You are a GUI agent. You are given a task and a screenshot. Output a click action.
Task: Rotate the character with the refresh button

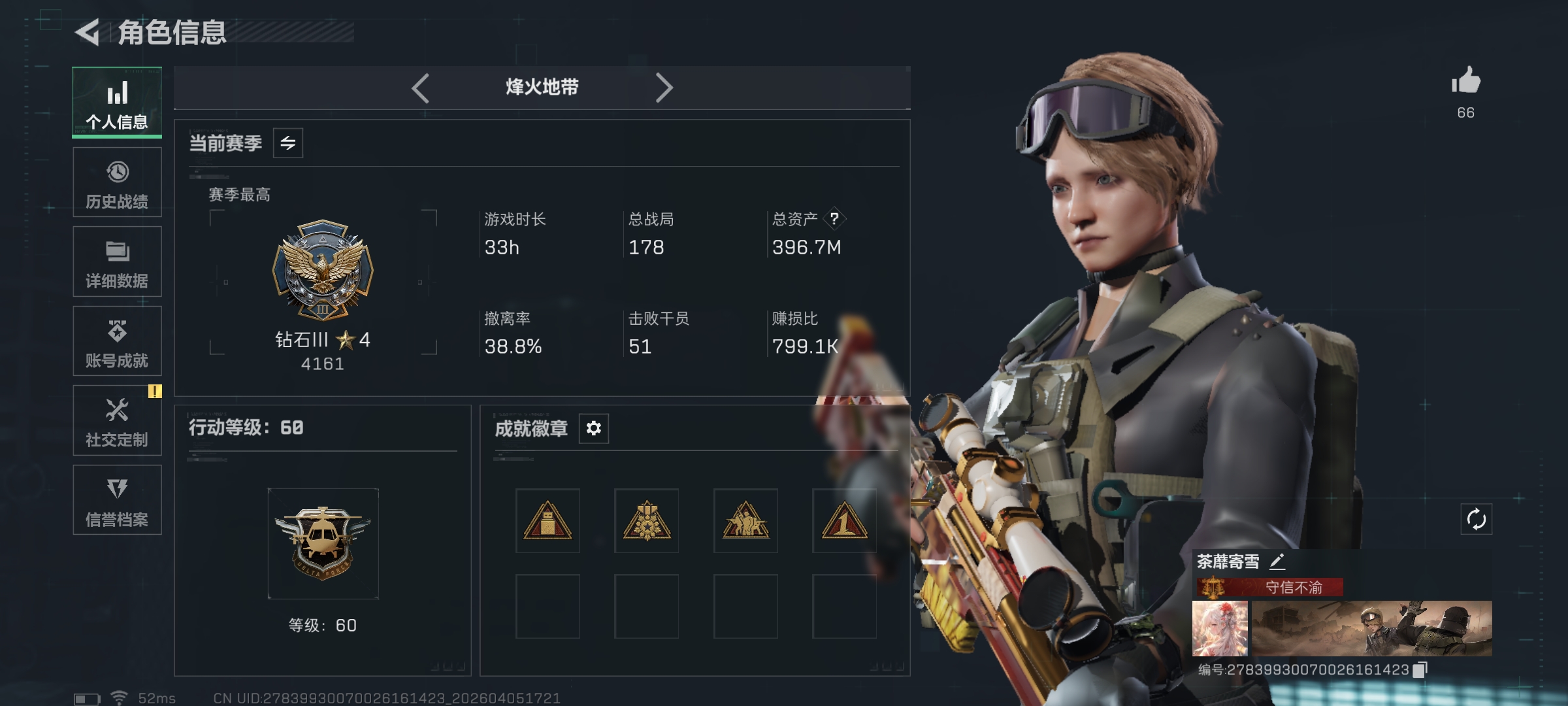tap(1476, 520)
